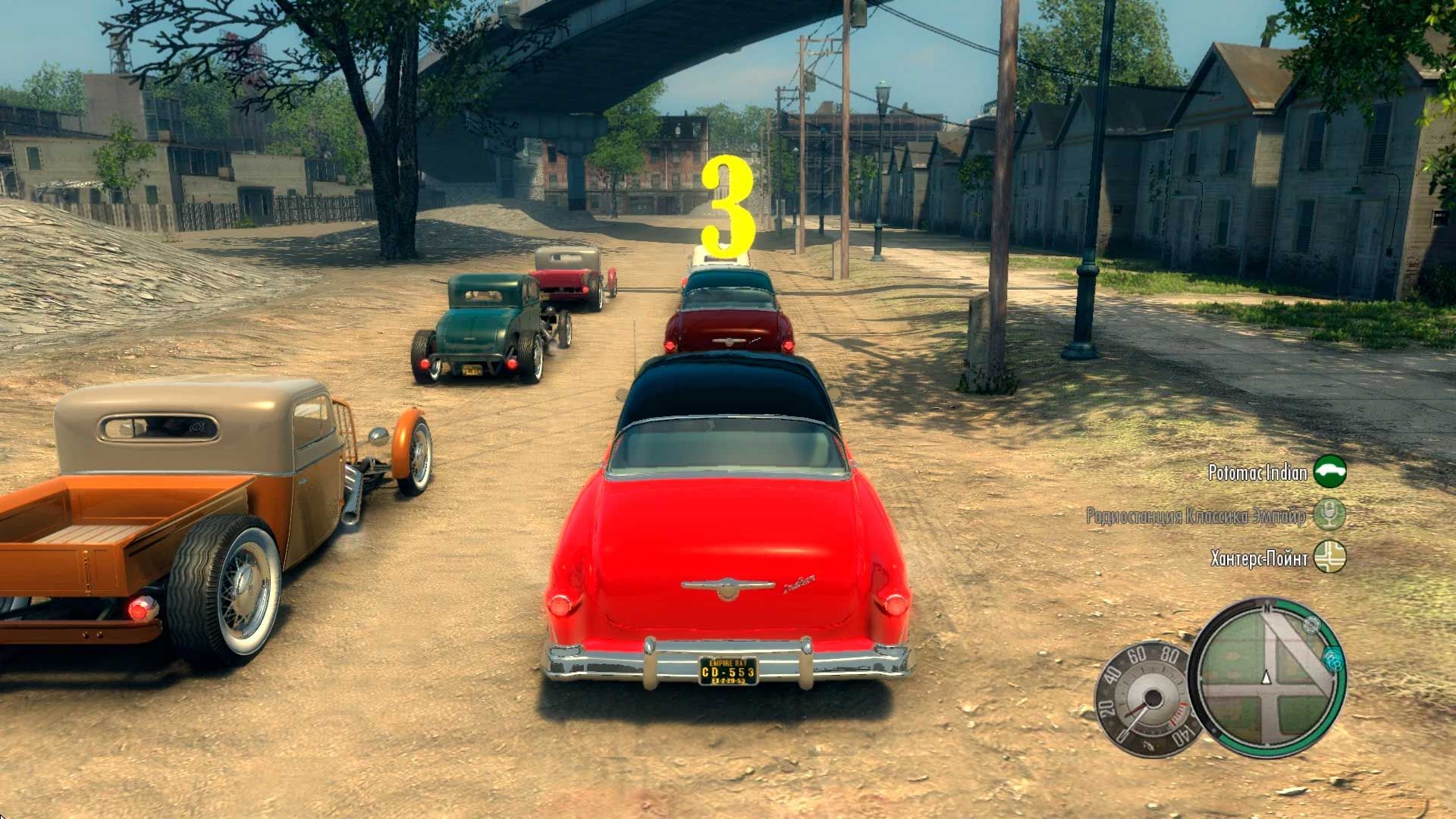Click the fuel indicator symbol on the speedometer
The image size is (1456, 819).
(1149, 745)
